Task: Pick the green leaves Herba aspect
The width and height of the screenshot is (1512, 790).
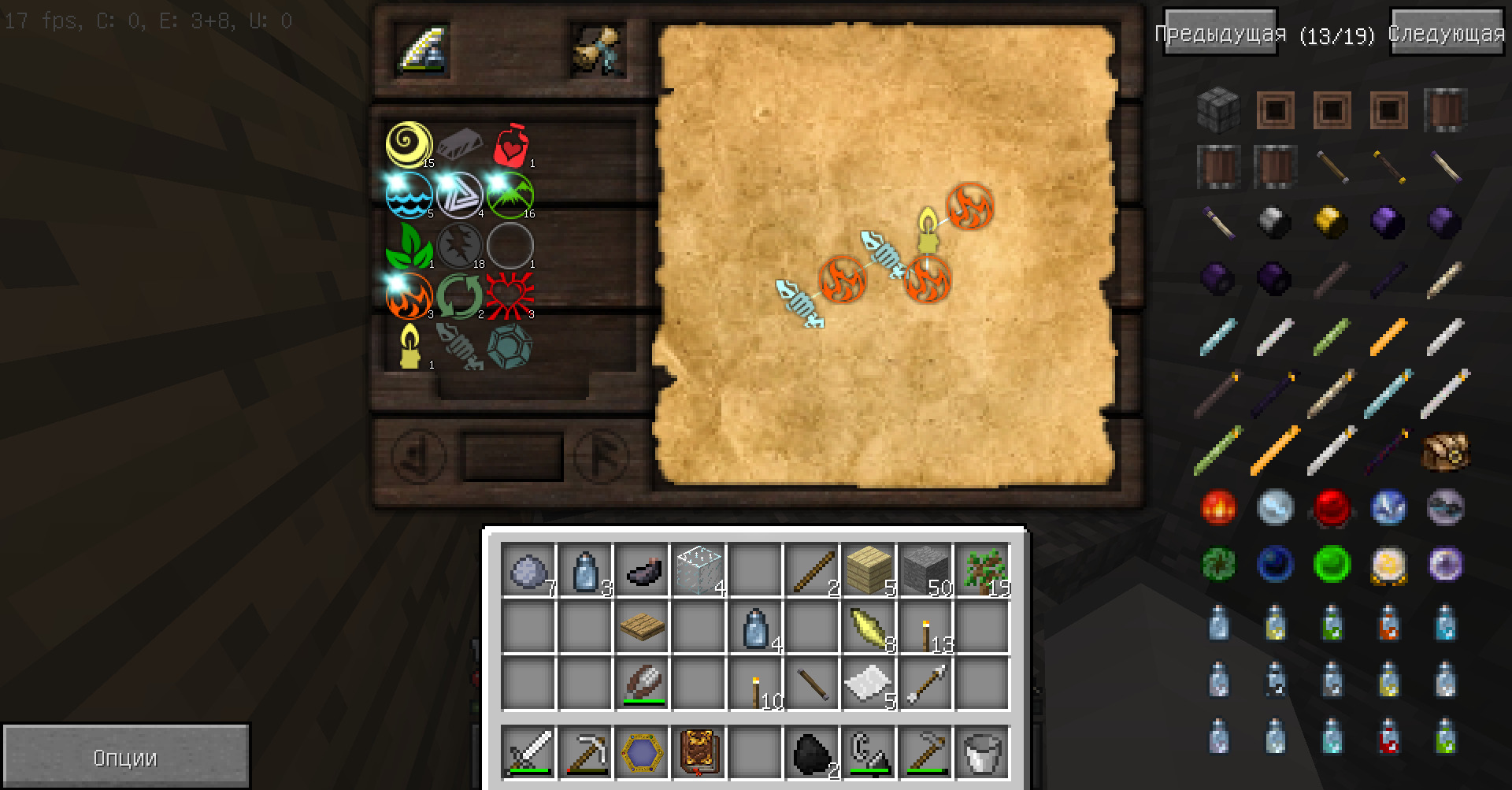Action: (x=409, y=245)
